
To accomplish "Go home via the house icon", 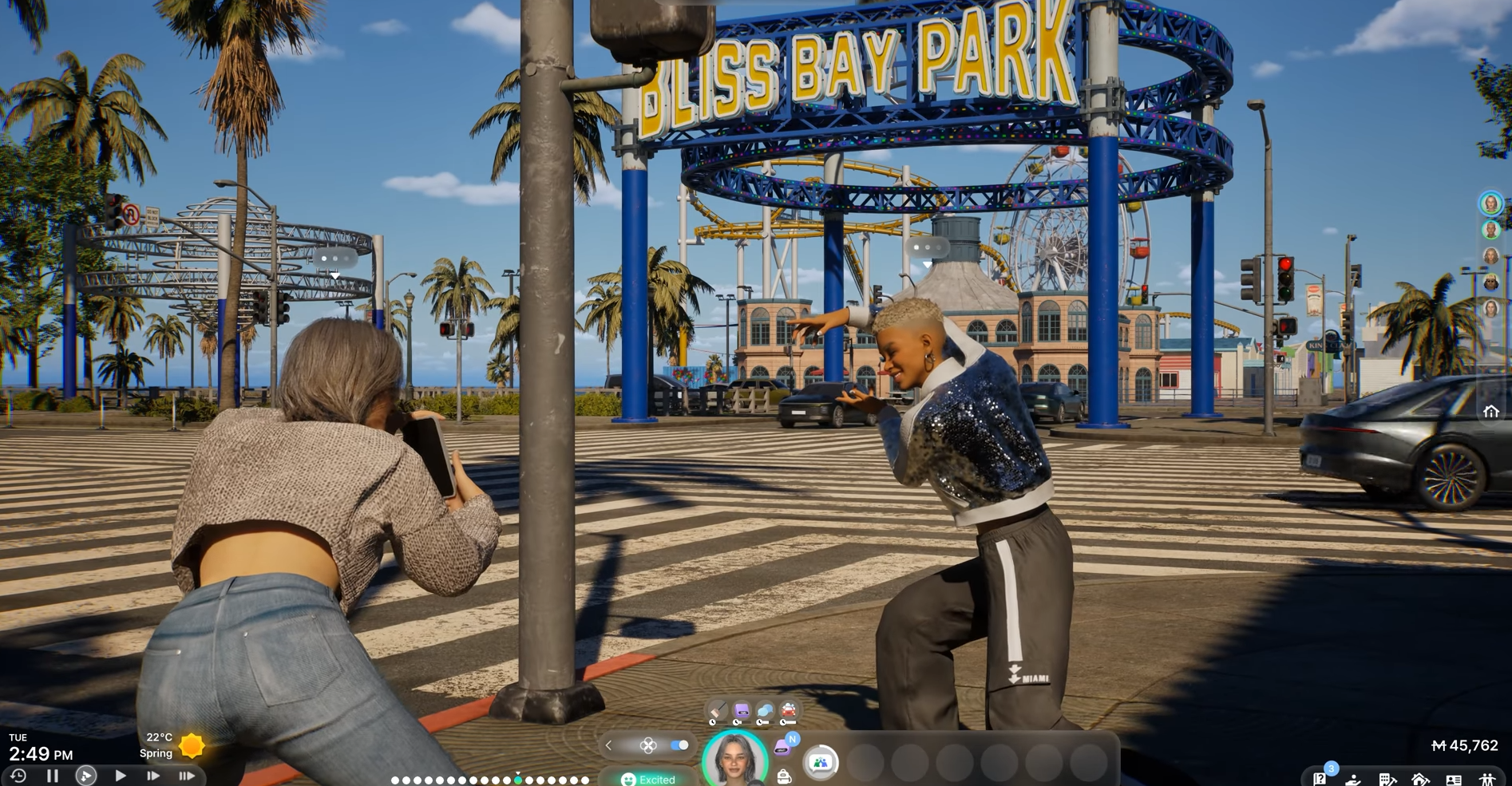I will [1490, 412].
